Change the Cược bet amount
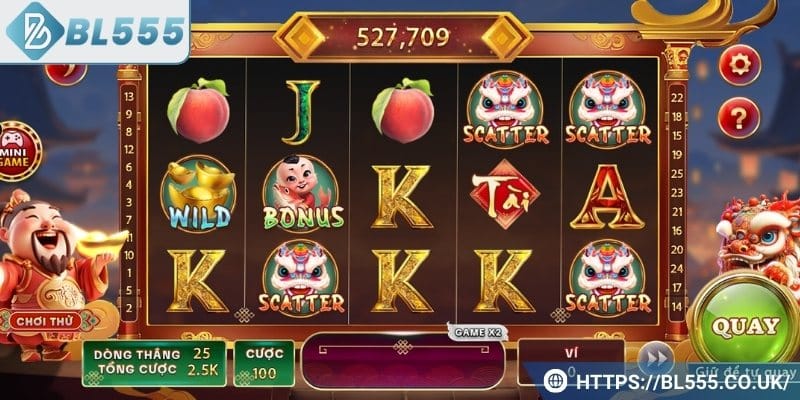Screen dimensions: 800x400 coord(264,364)
